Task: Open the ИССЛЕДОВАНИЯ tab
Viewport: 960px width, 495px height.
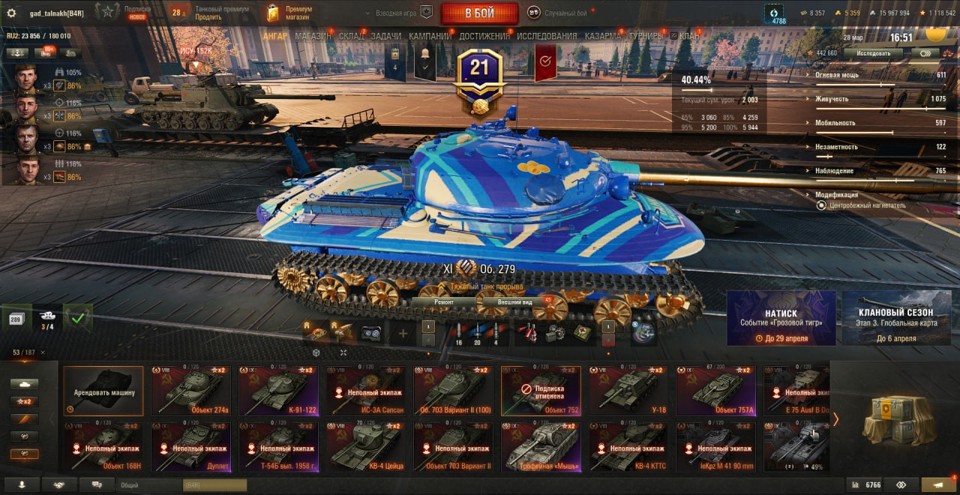Action: click(546, 36)
